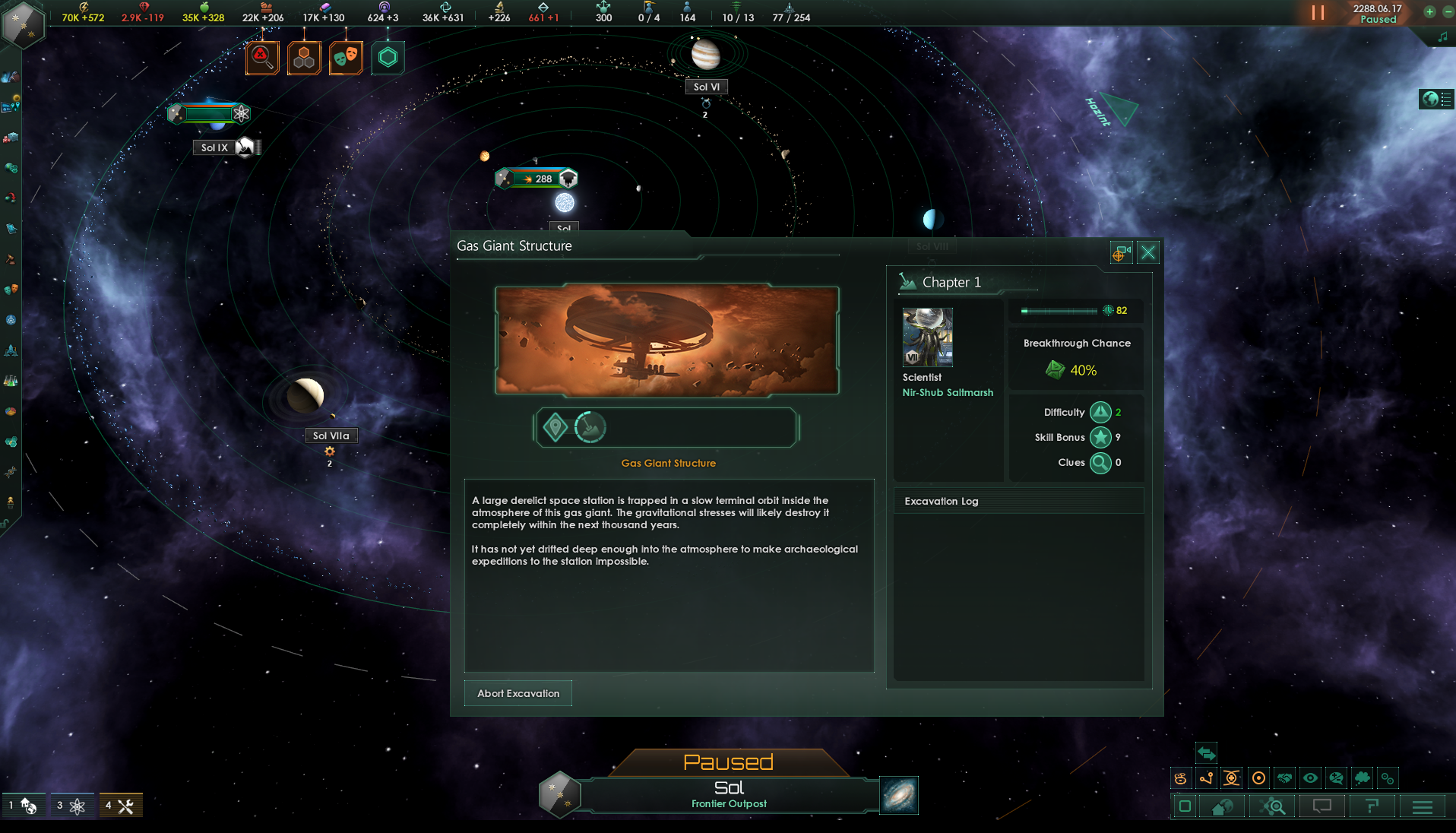This screenshot has height=833, width=1456.
Task: Open the hamburger game menu
Action: (x=1422, y=808)
